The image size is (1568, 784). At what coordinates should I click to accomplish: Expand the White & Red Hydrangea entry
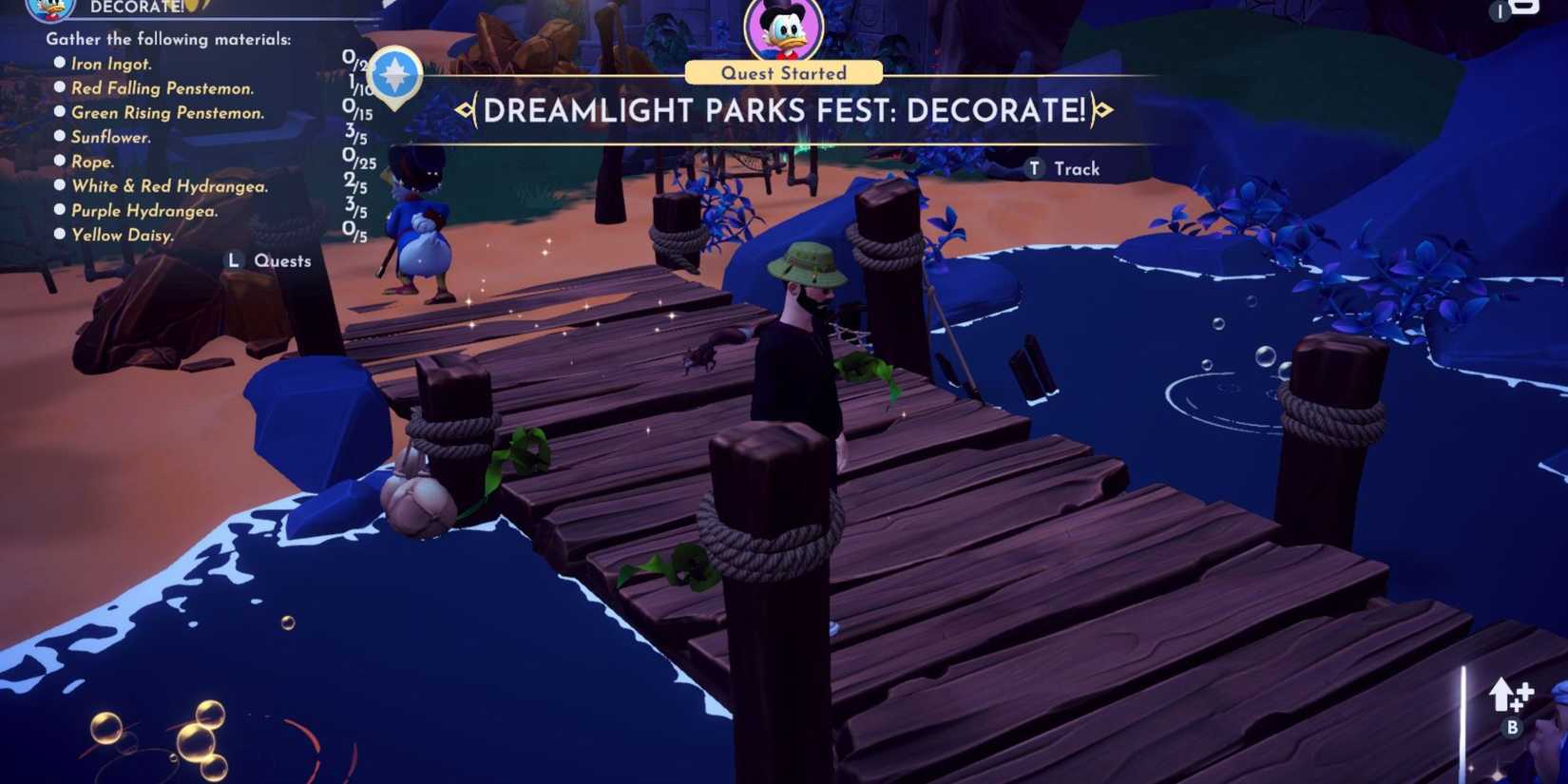coord(169,185)
